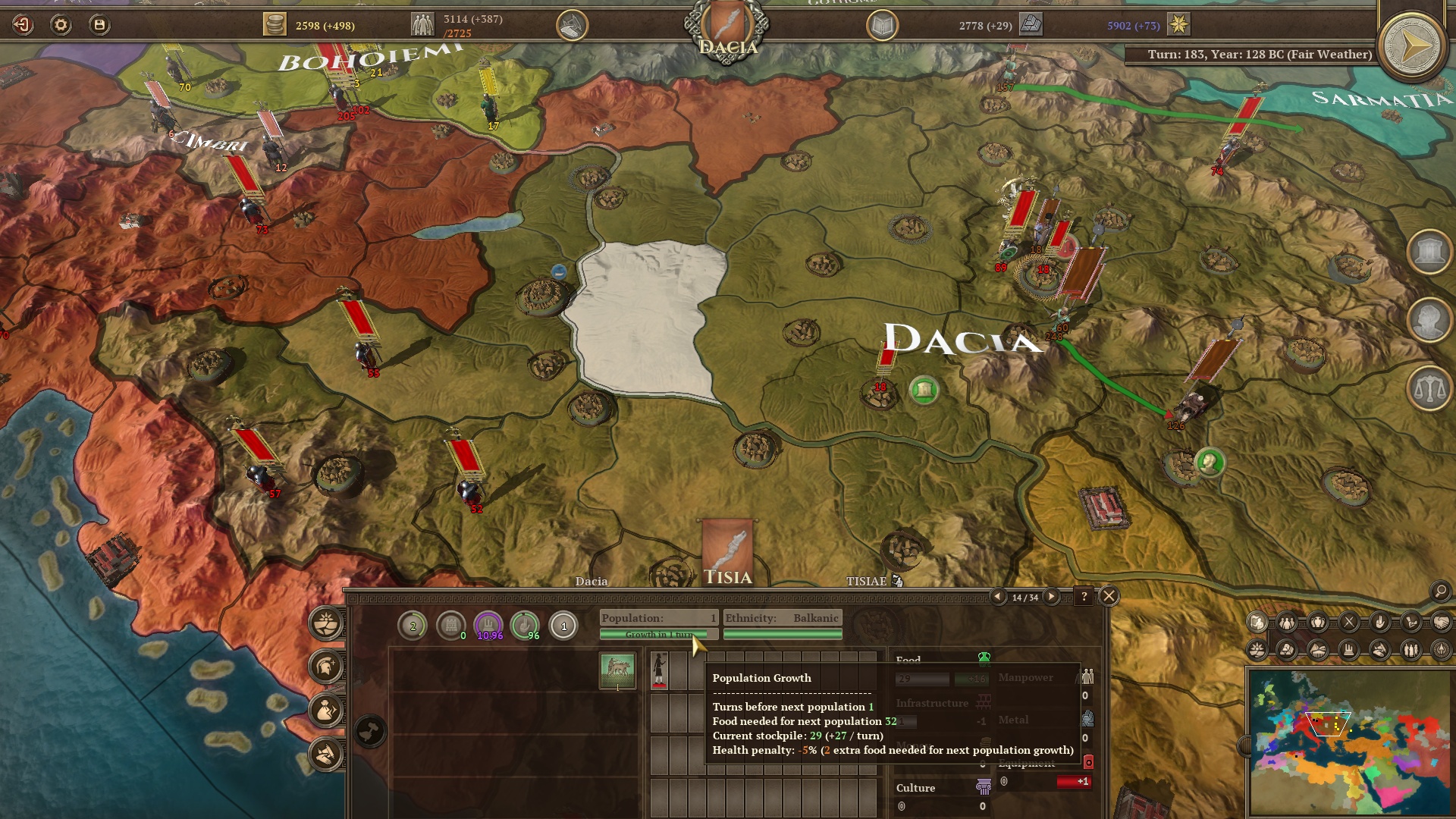End the turn with the golden arrow button

(1411, 47)
